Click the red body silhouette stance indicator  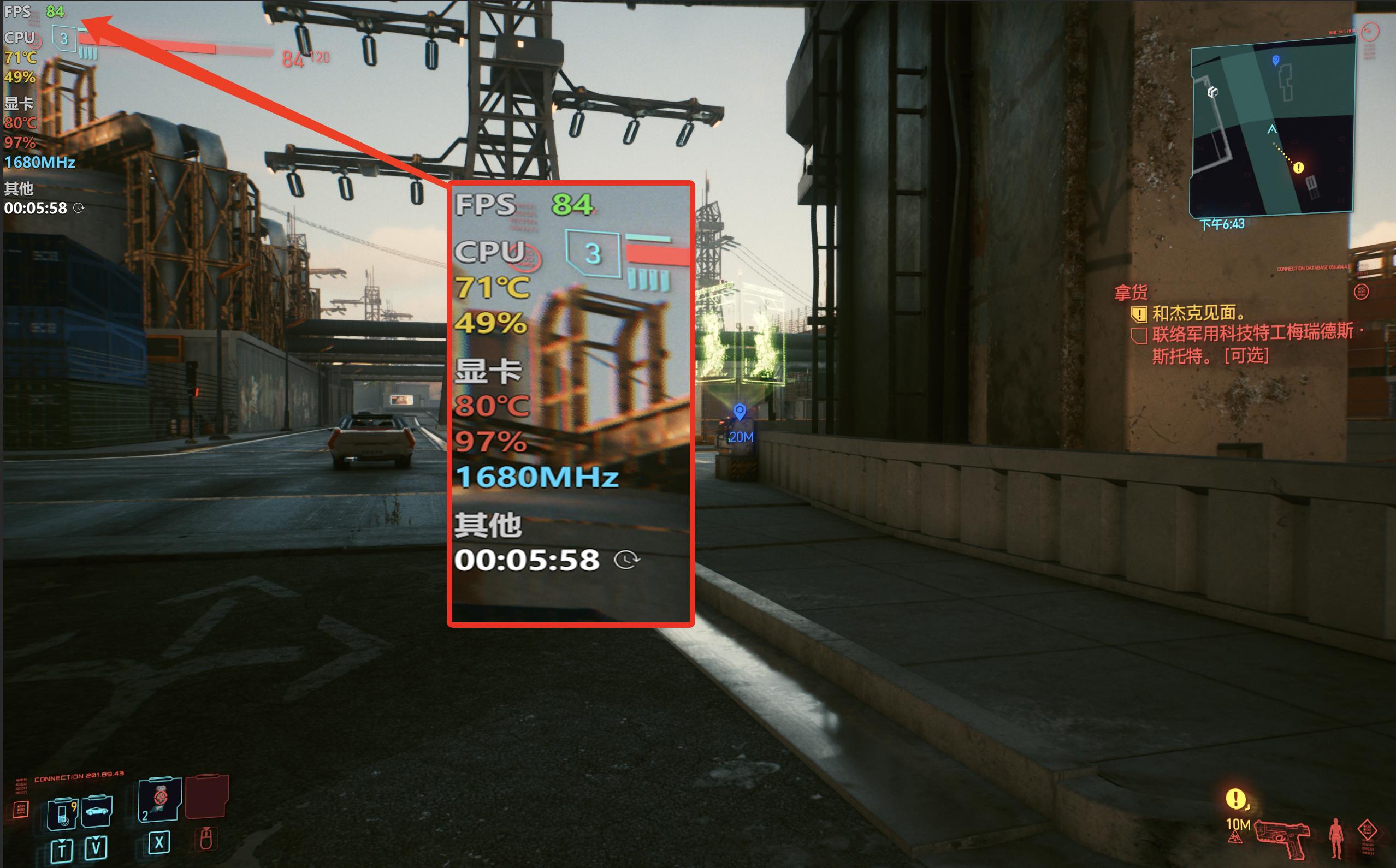[x=1336, y=837]
